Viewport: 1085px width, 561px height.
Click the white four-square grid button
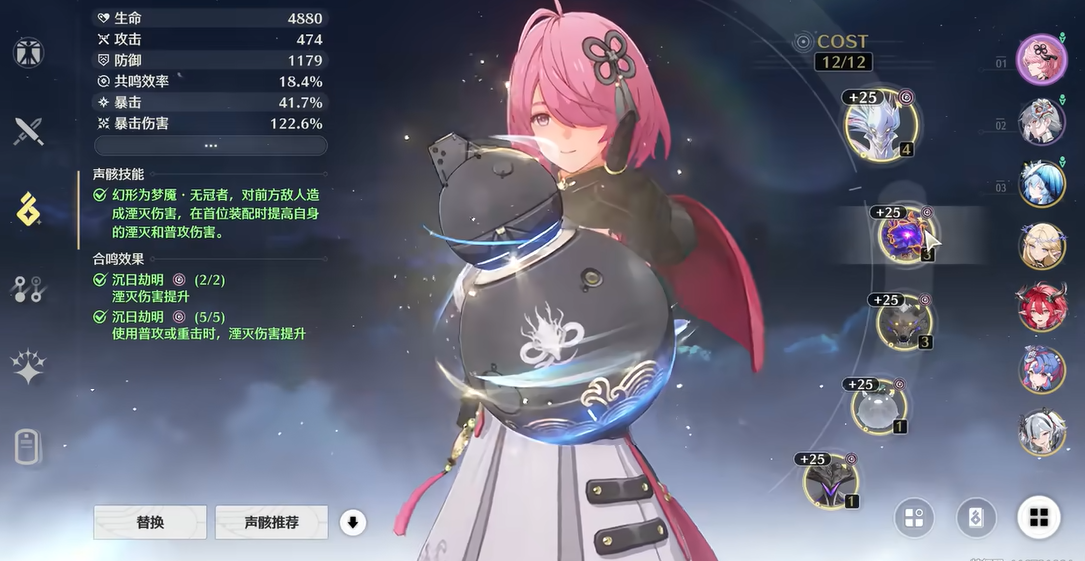[x=1039, y=517]
